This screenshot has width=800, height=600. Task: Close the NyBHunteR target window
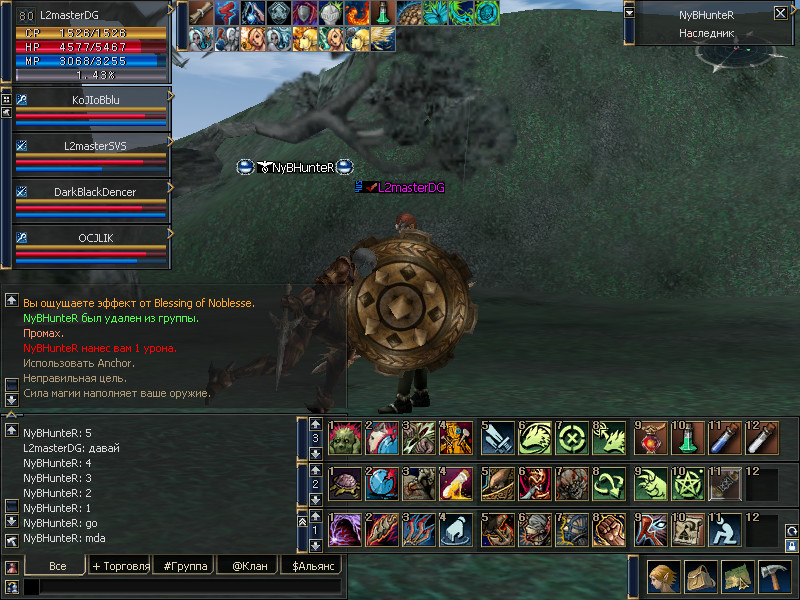pyautogui.click(x=780, y=14)
